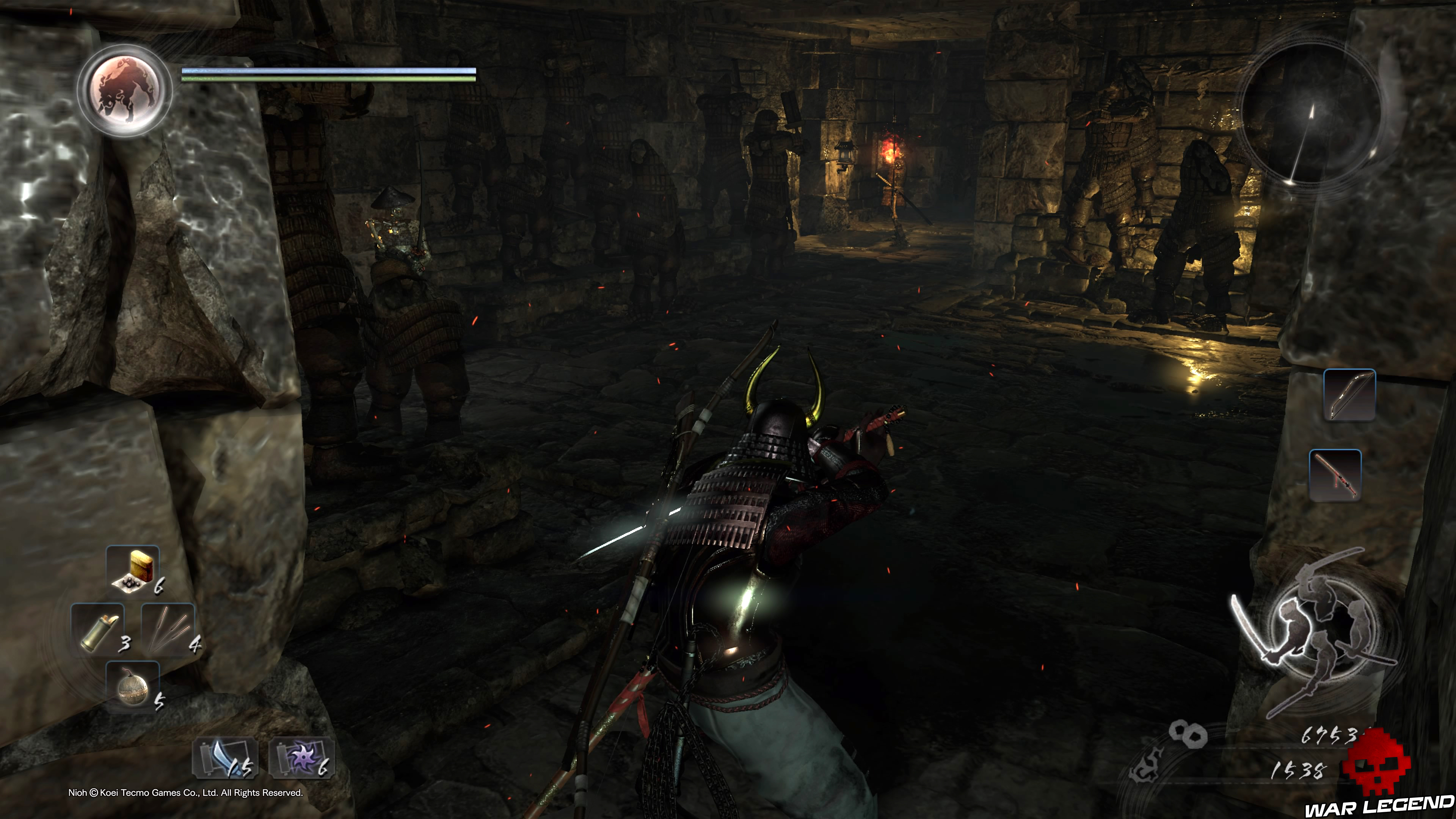Activate the blue blade scroll
This screenshot has width=1456, height=819.
point(225,758)
